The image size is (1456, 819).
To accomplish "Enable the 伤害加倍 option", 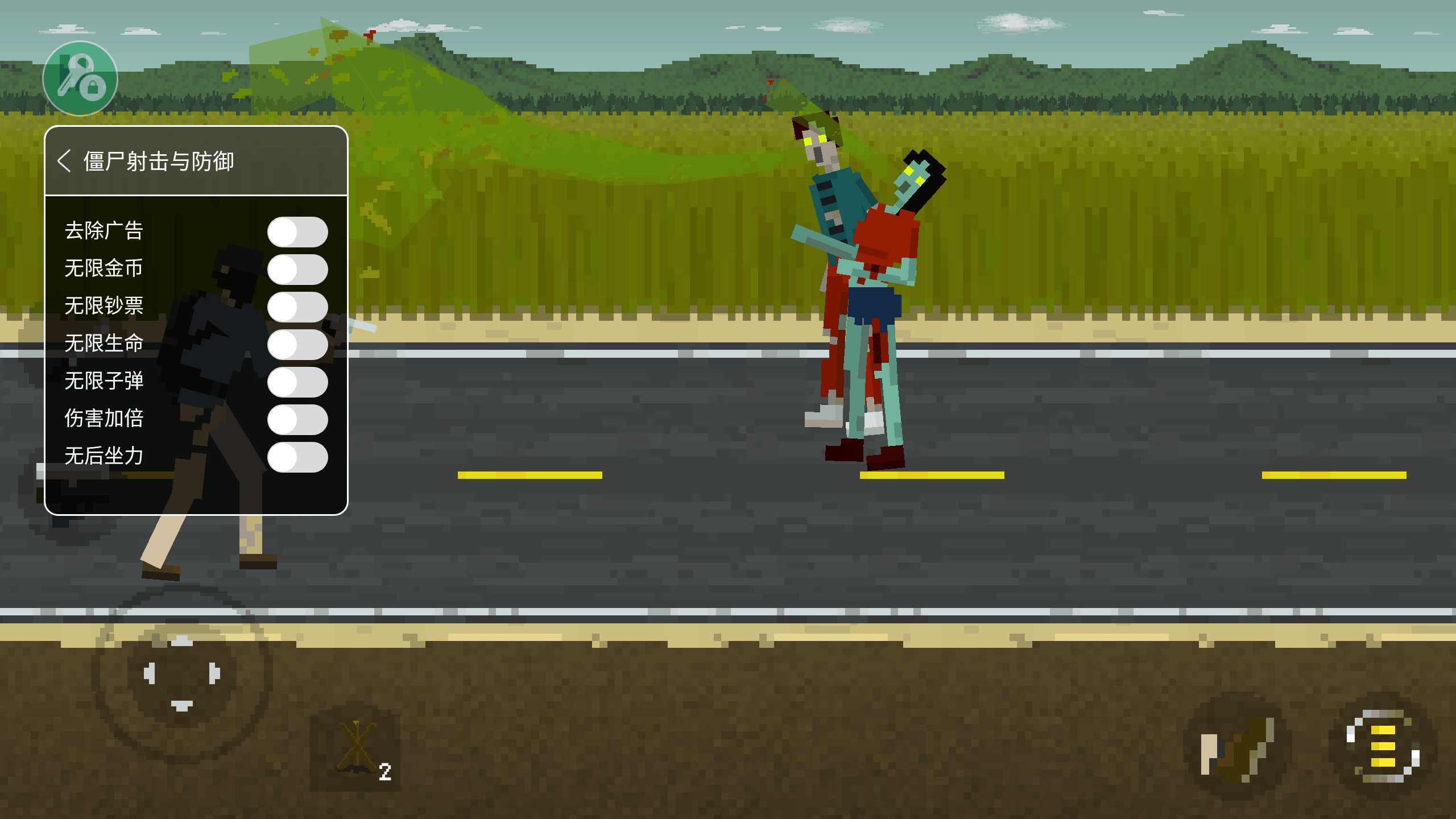I will click(x=297, y=419).
